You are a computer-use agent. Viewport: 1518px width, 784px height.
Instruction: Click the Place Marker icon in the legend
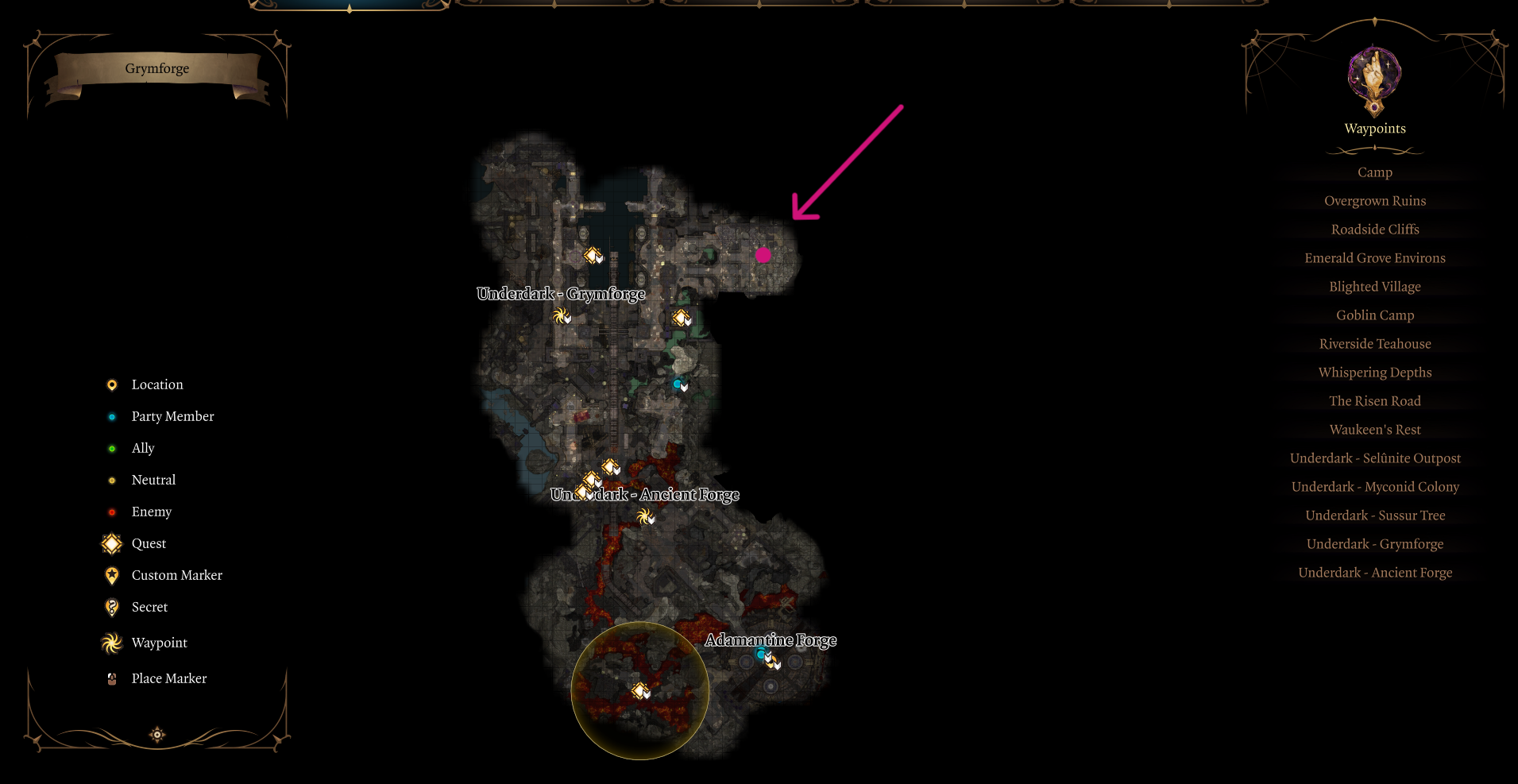(x=111, y=678)
